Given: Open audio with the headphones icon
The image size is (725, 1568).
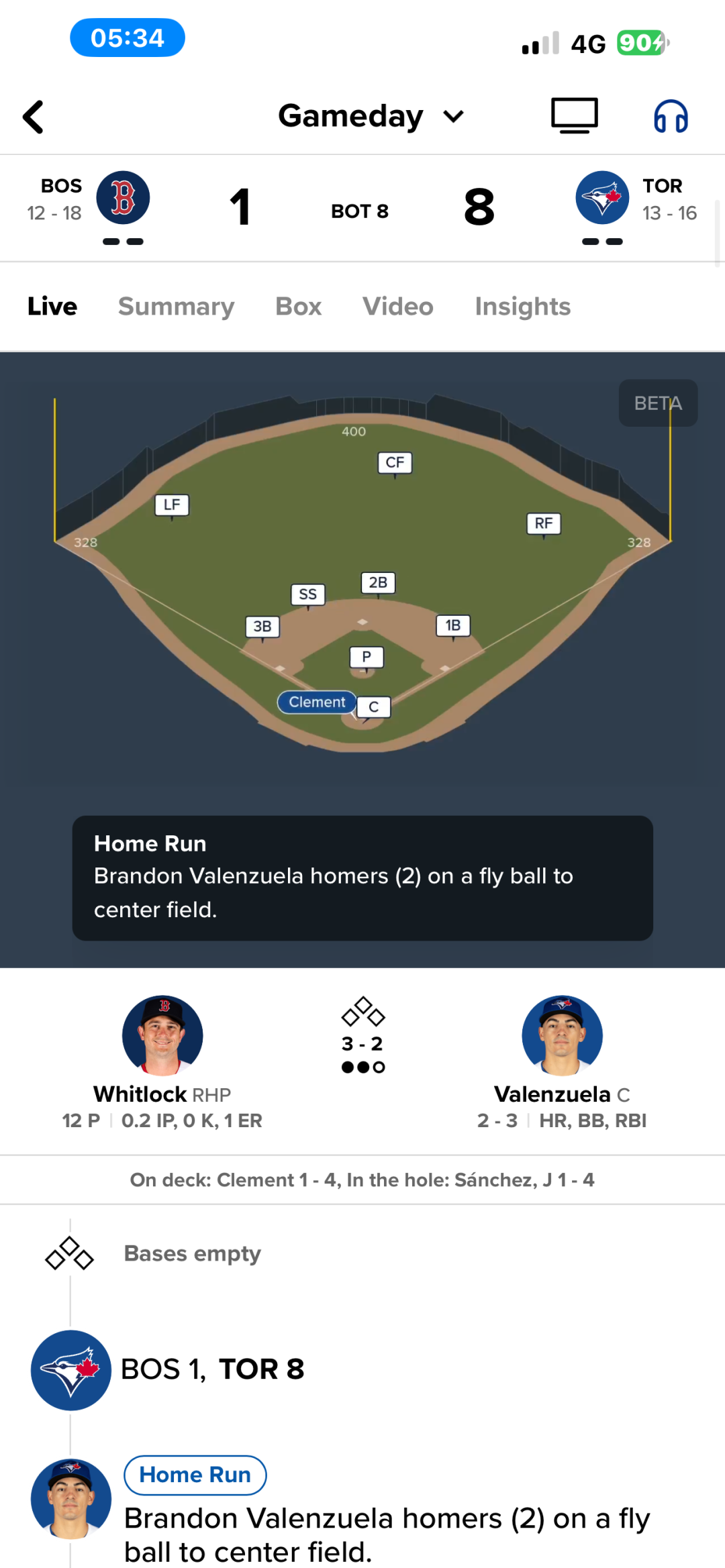Looking at the screenshot, I should tap(671, 117).
